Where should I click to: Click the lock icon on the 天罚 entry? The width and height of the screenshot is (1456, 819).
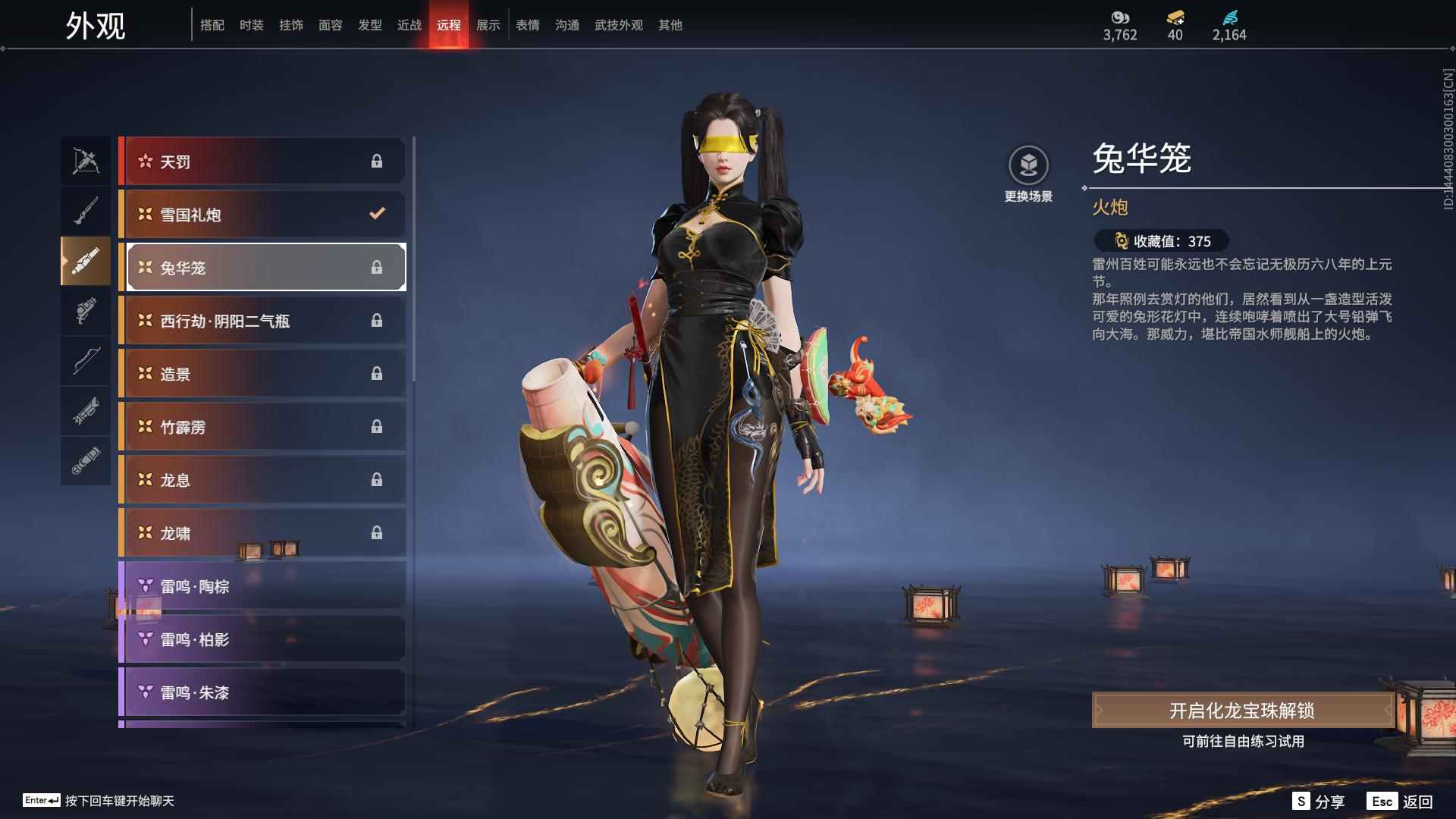click(x=377, y=161)
